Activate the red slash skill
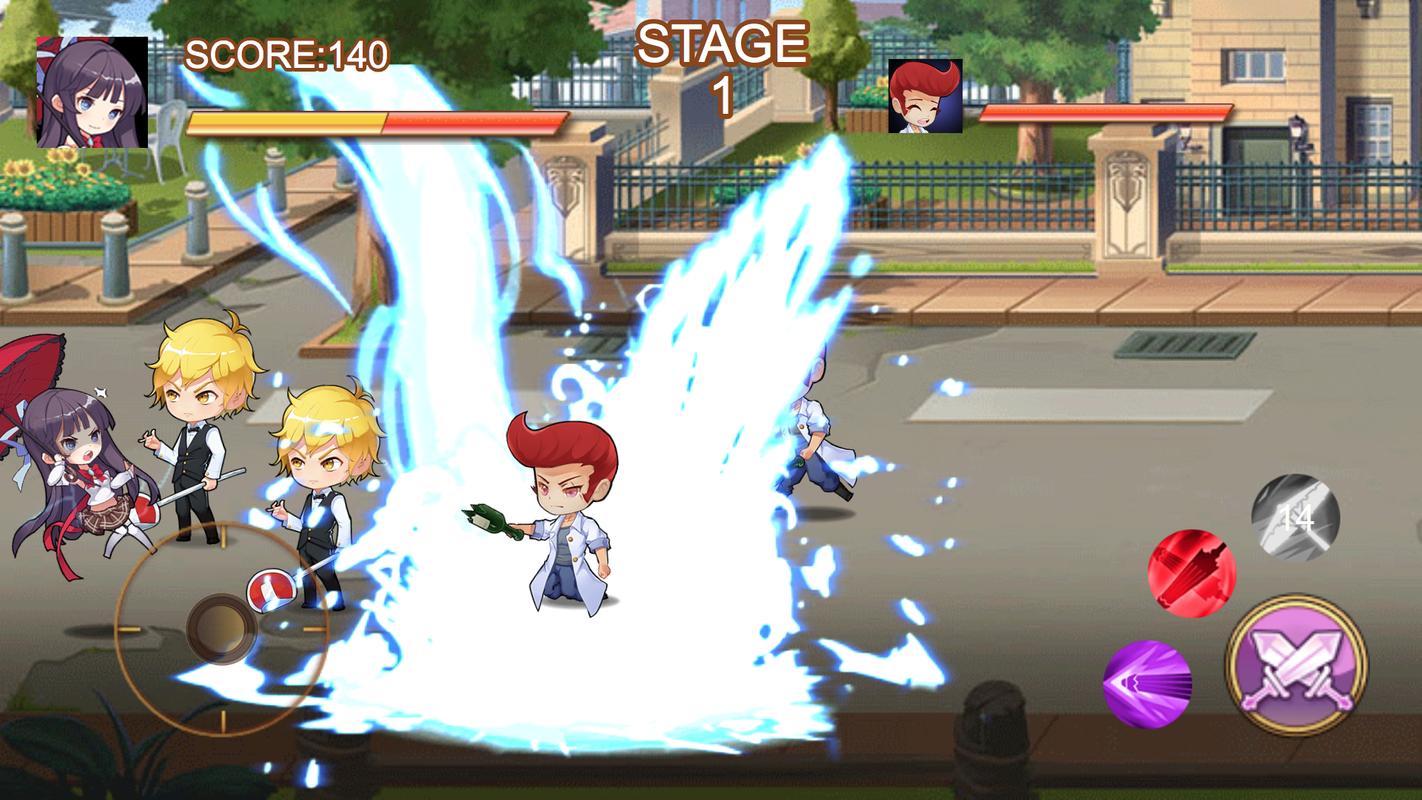 tap(1191, 573)
